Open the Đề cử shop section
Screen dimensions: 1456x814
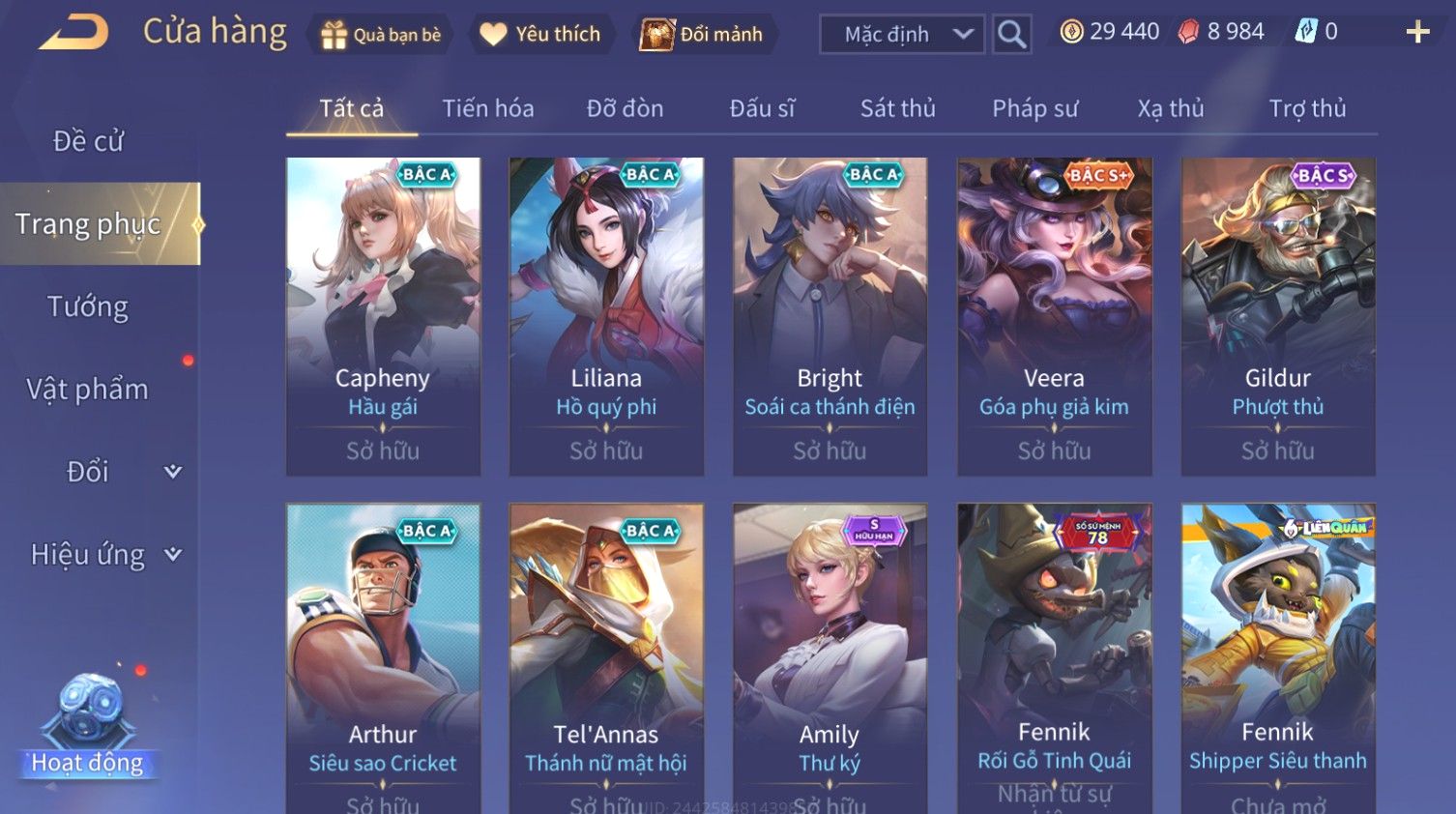coord(88,141)
